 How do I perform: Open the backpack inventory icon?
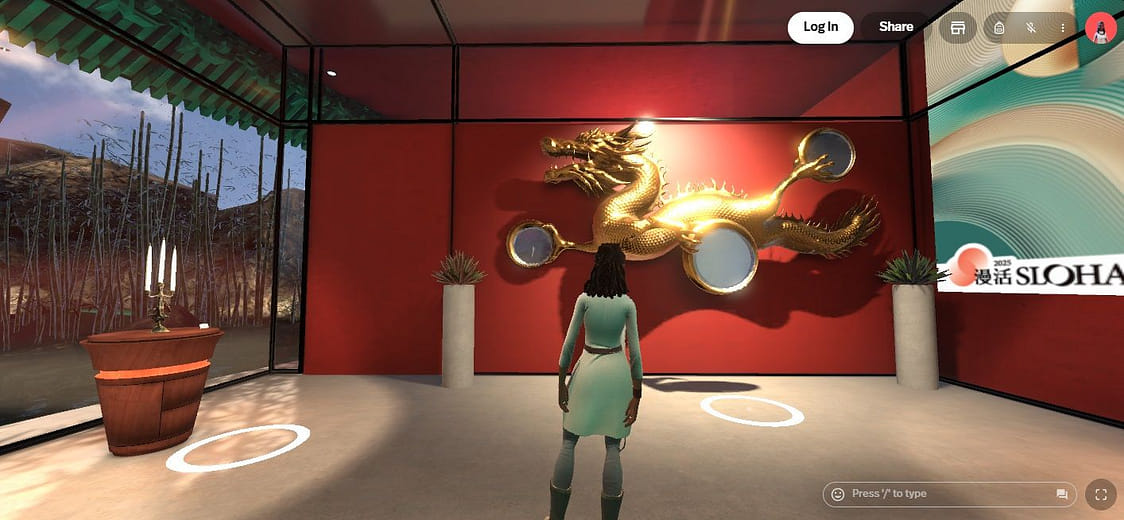[999, 28]
